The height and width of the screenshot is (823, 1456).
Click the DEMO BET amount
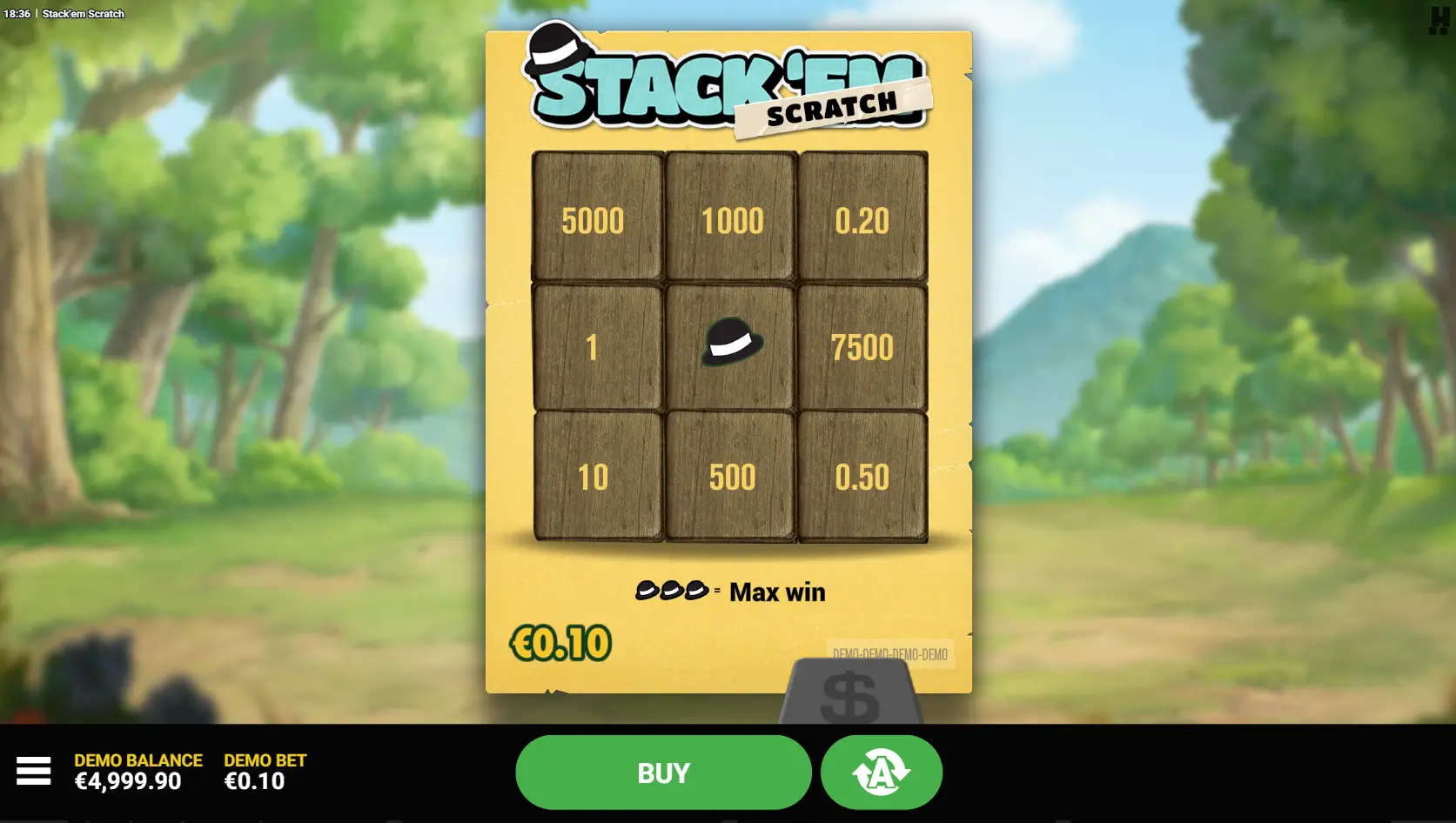pos(253,781)
